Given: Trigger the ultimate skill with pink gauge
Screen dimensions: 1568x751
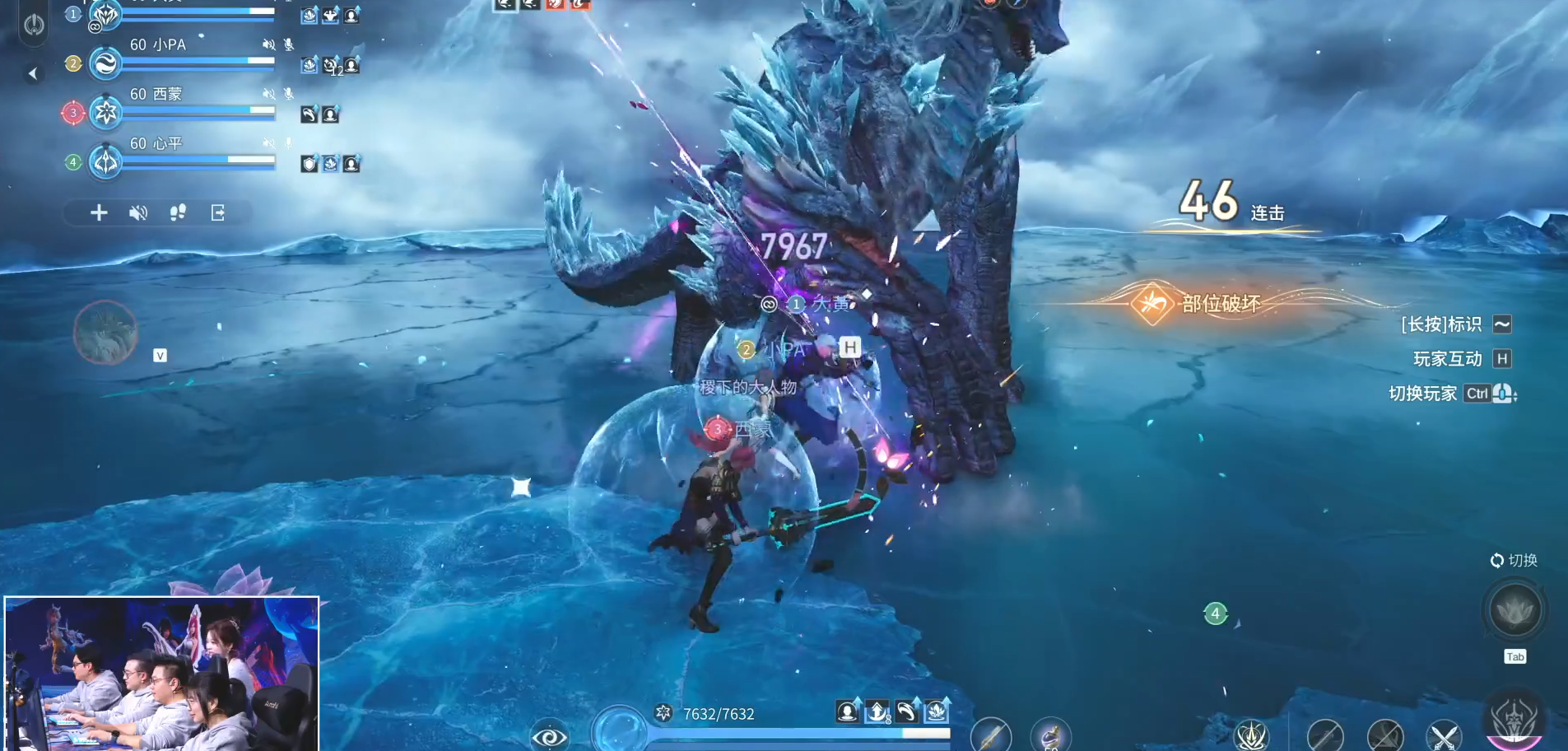Looking at the screenshot, I should tap(1514, 721).
